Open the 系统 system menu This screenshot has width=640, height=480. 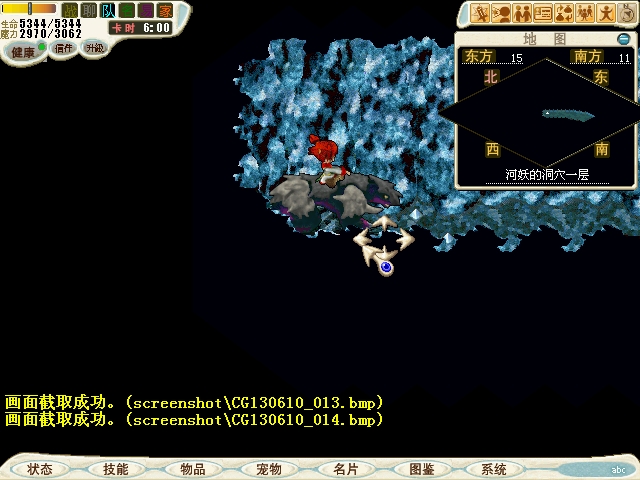coord(494,468)
